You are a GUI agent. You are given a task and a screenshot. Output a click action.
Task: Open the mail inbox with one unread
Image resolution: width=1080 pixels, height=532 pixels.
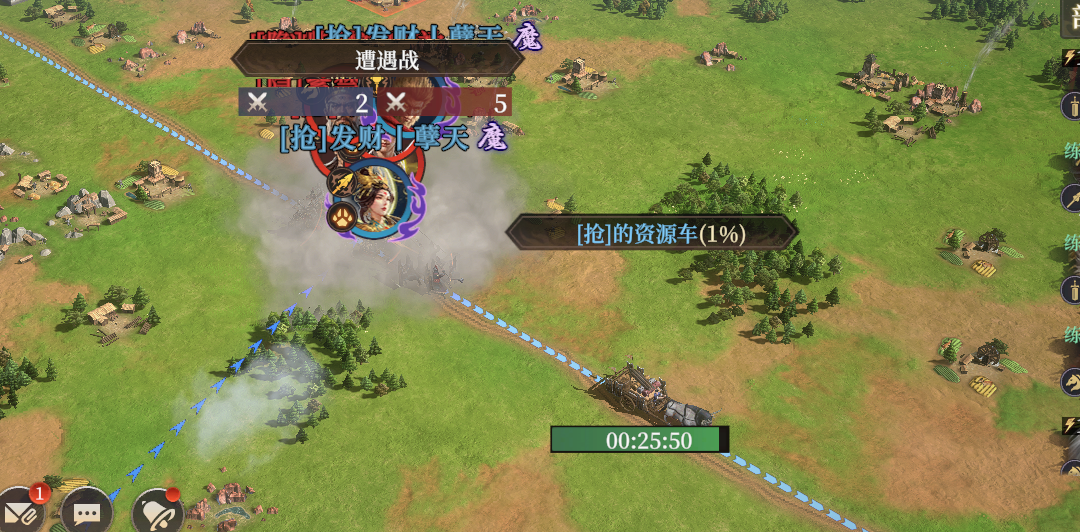(22, 512)
